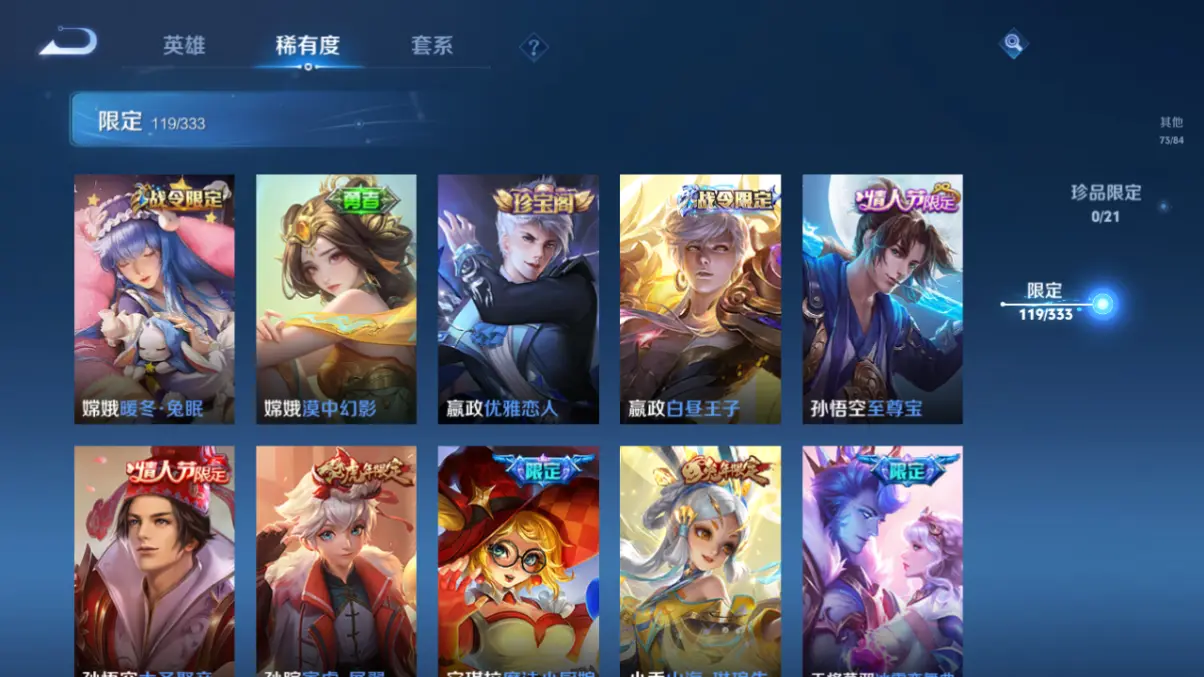
Task: Select the 限定 entry in rarity selector
Action: [1046, 301]
